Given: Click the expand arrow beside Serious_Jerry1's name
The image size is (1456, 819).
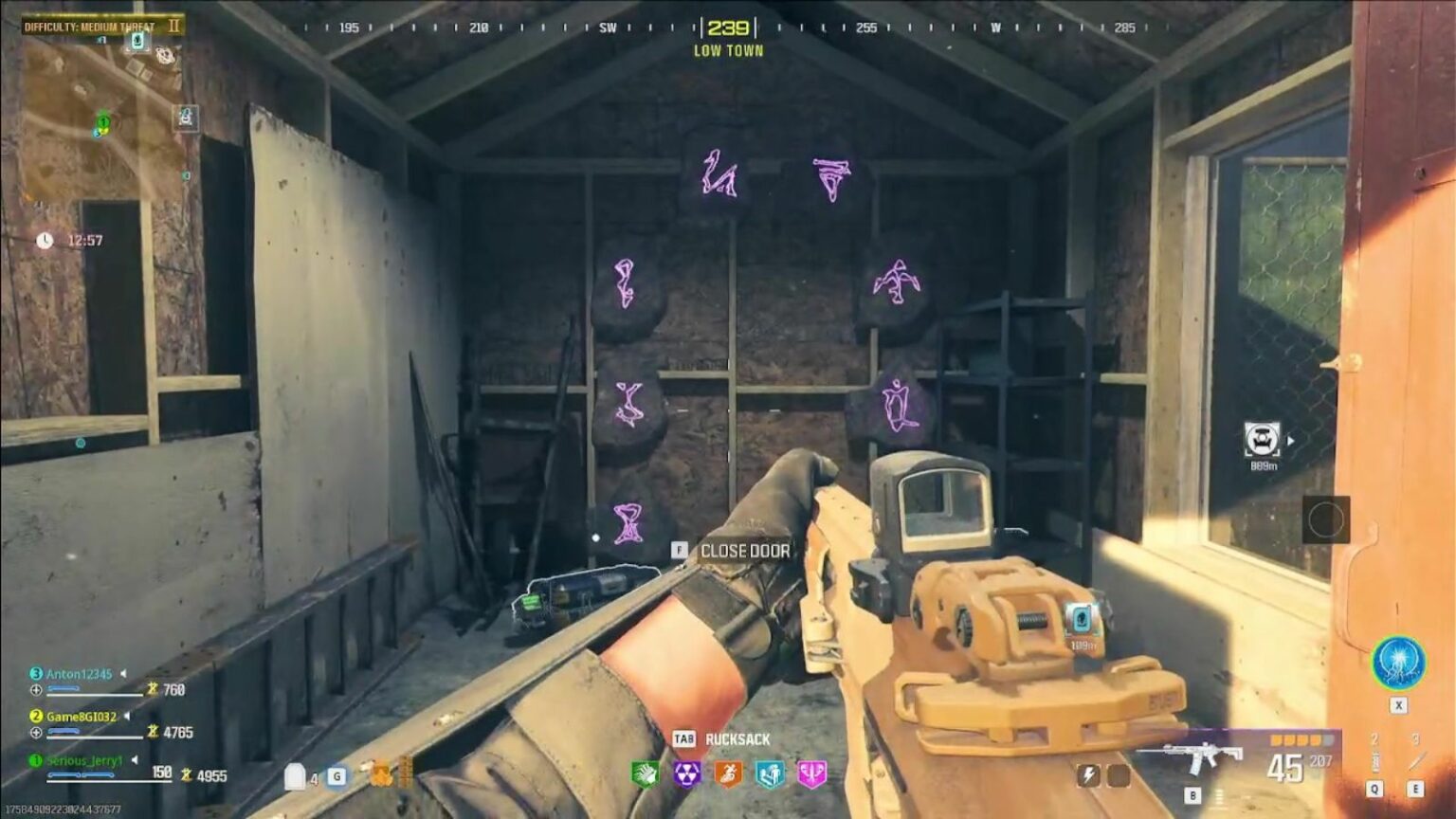Looking at the screenshot, I should coord(133,758).
